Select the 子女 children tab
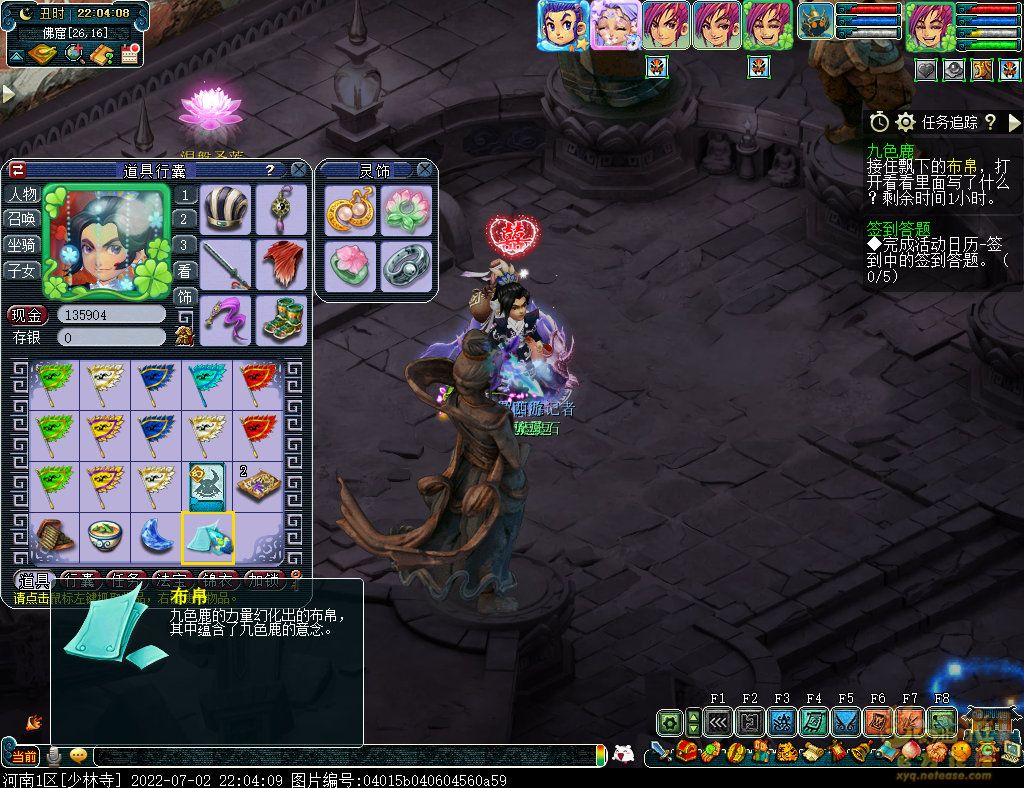 tap(21, 270)
